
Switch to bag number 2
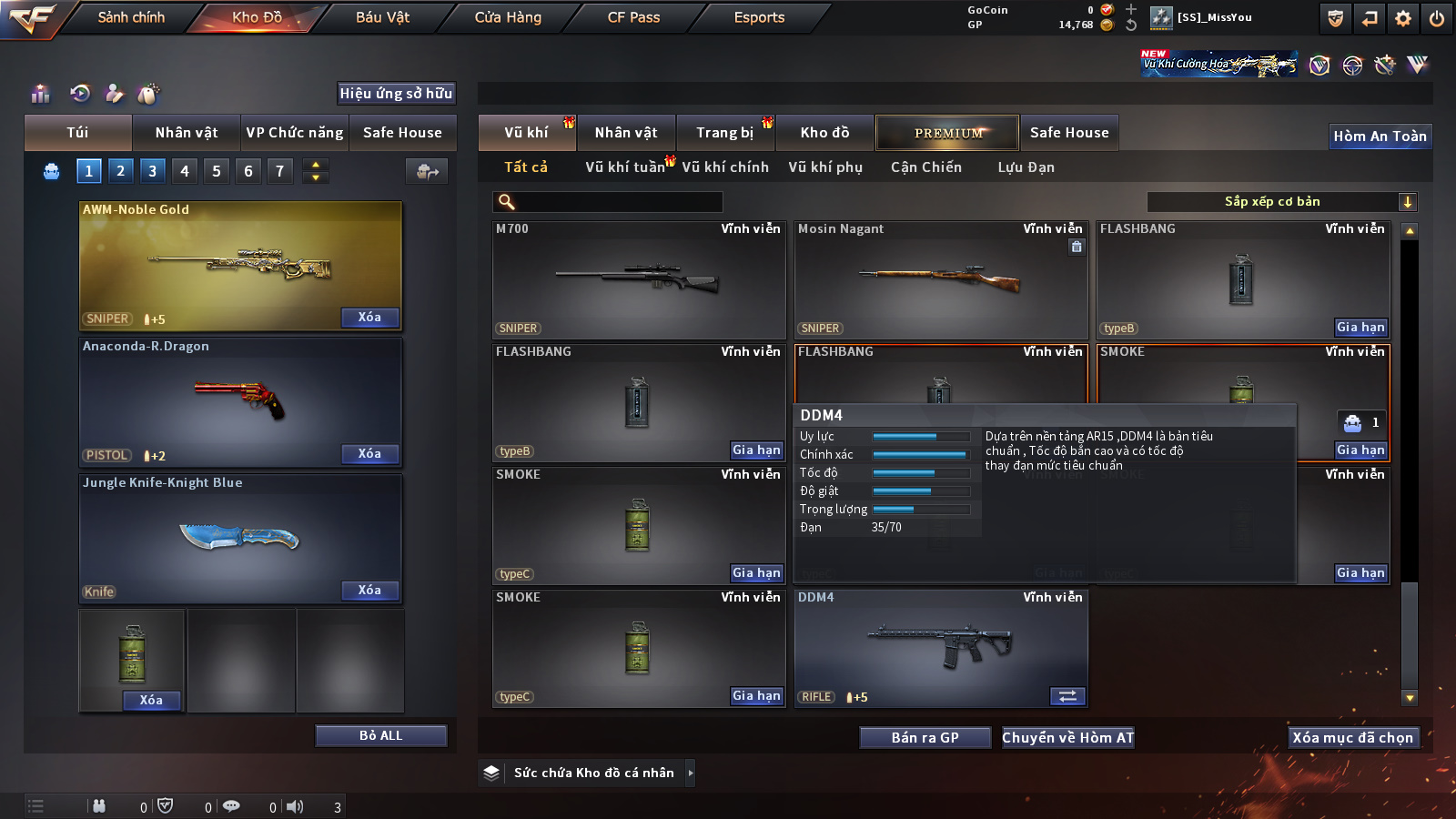tap(120, 171)
